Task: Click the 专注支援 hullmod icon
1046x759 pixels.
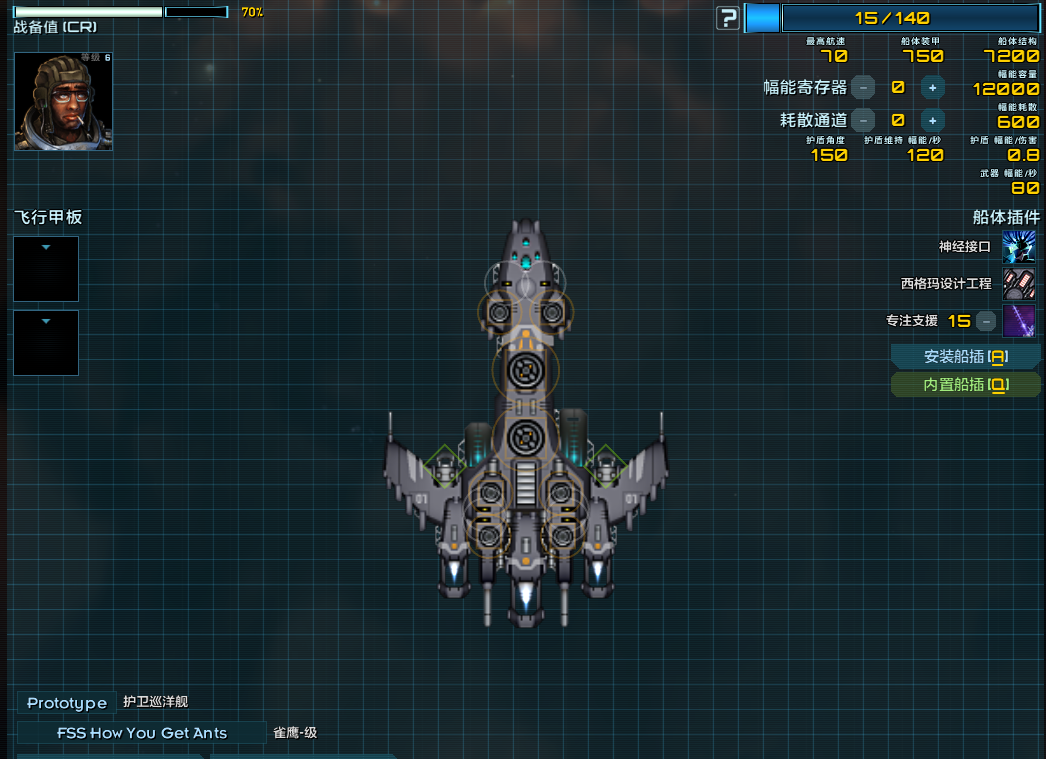Action: [x=1018, y=321]
